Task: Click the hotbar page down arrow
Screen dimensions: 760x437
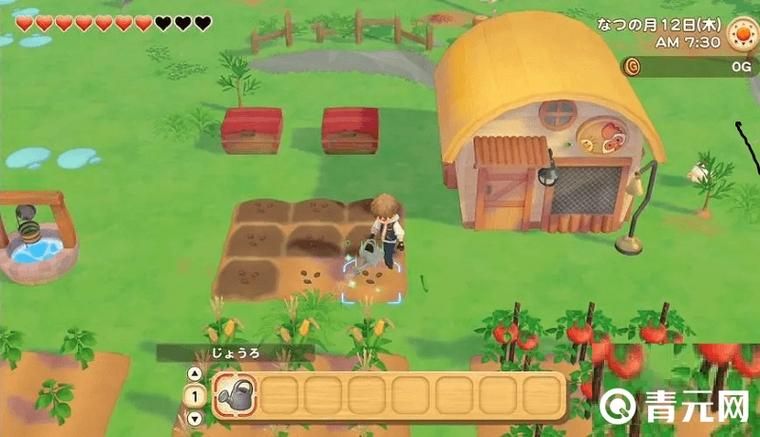Action: (195, 418)
